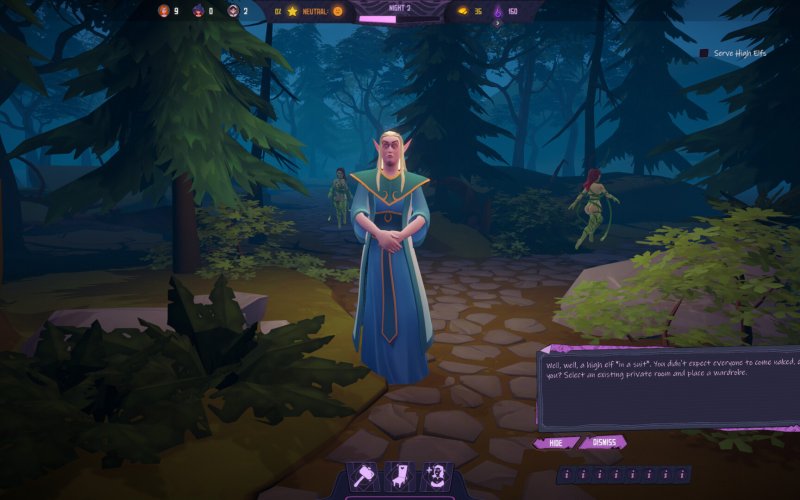The height and width of the screenshot is (500, 800).
Task: Toggle the Serve High Elfs objective checkbox
Action: click(x=704, y=53)
